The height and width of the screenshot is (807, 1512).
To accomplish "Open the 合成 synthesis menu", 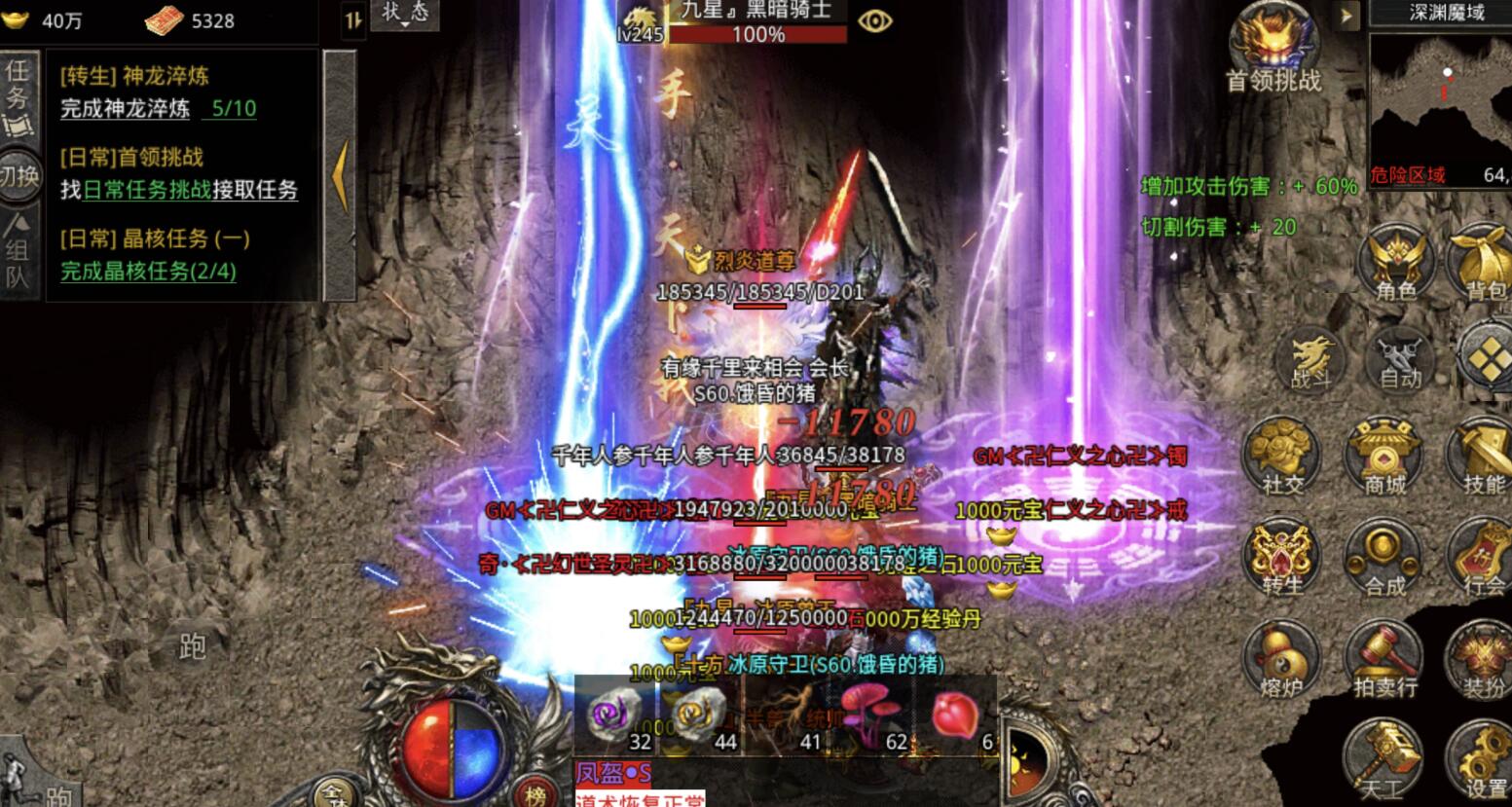I will pos(1383,559).
